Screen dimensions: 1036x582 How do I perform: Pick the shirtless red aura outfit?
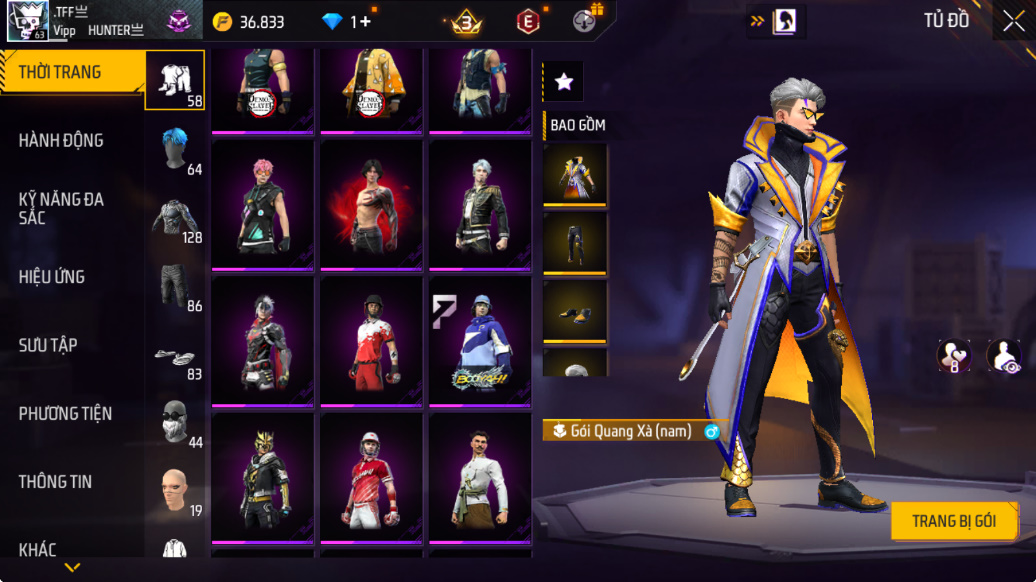coord(371,204)
